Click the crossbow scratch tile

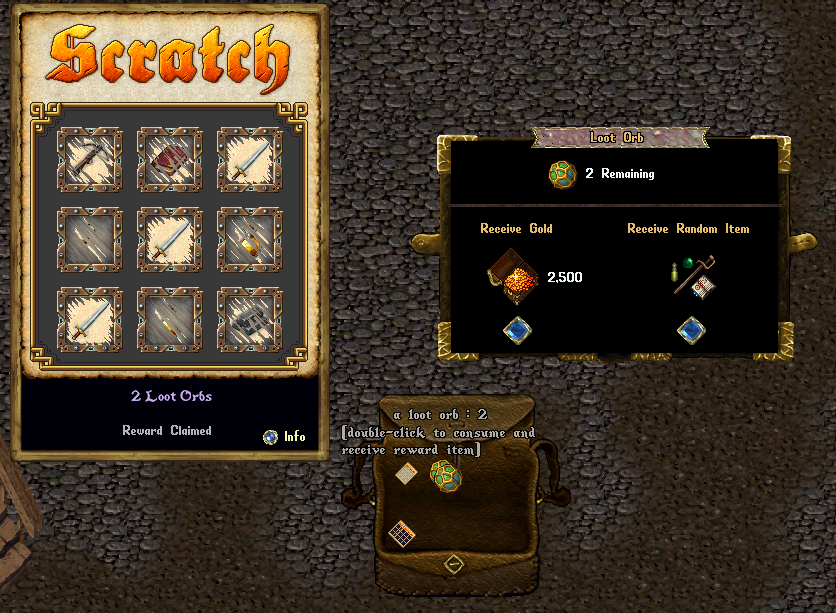(90, 160)
